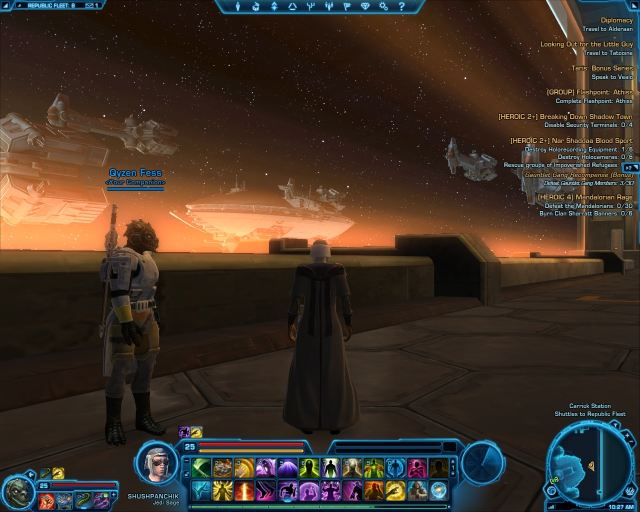Image resolution: width=640 pixels, height=512 pixels.
Task: Select the Looking Out for the Little Guy quest
Action: (586, 44)
